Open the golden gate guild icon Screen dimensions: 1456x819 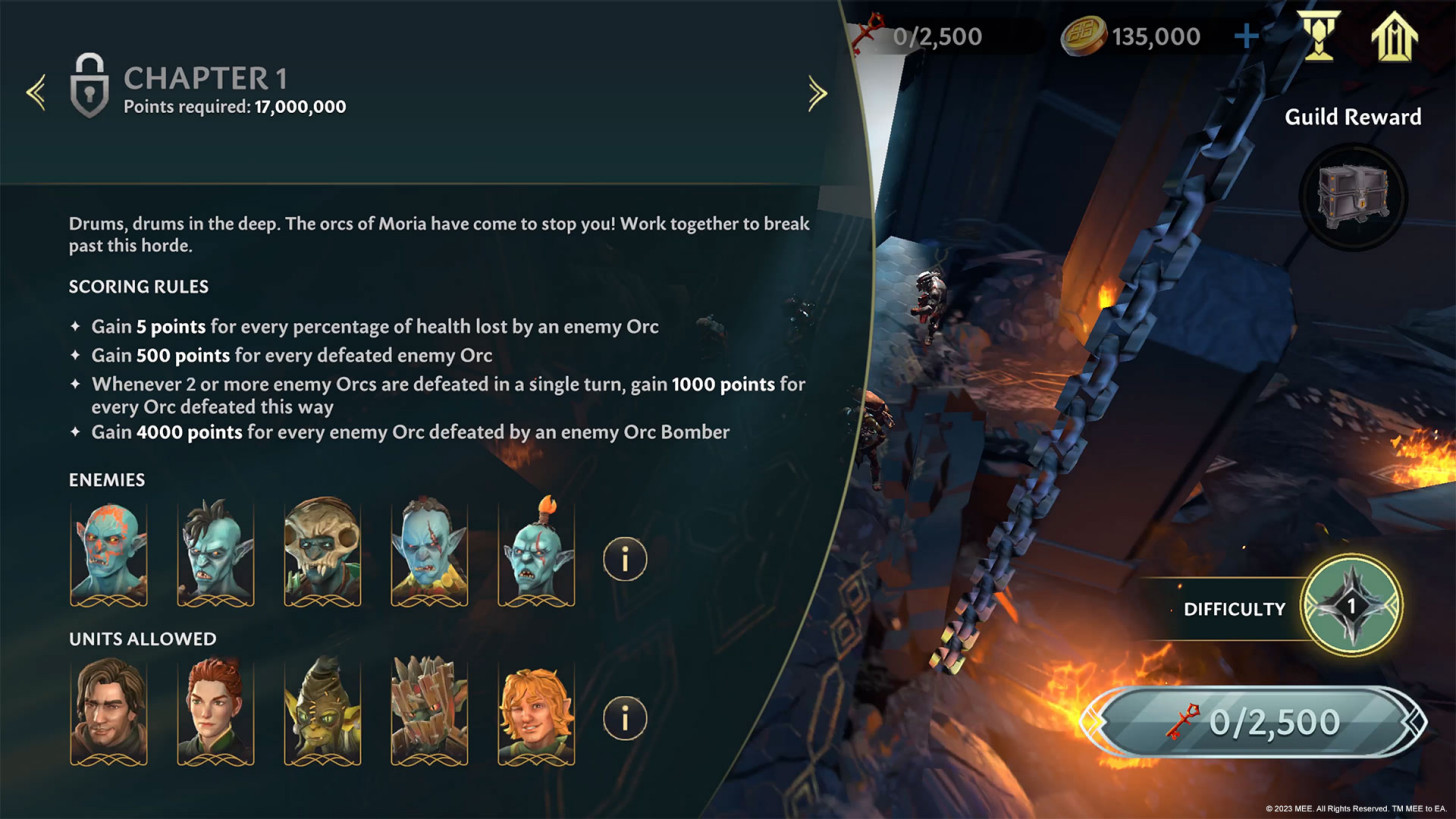pos(1393,38)
